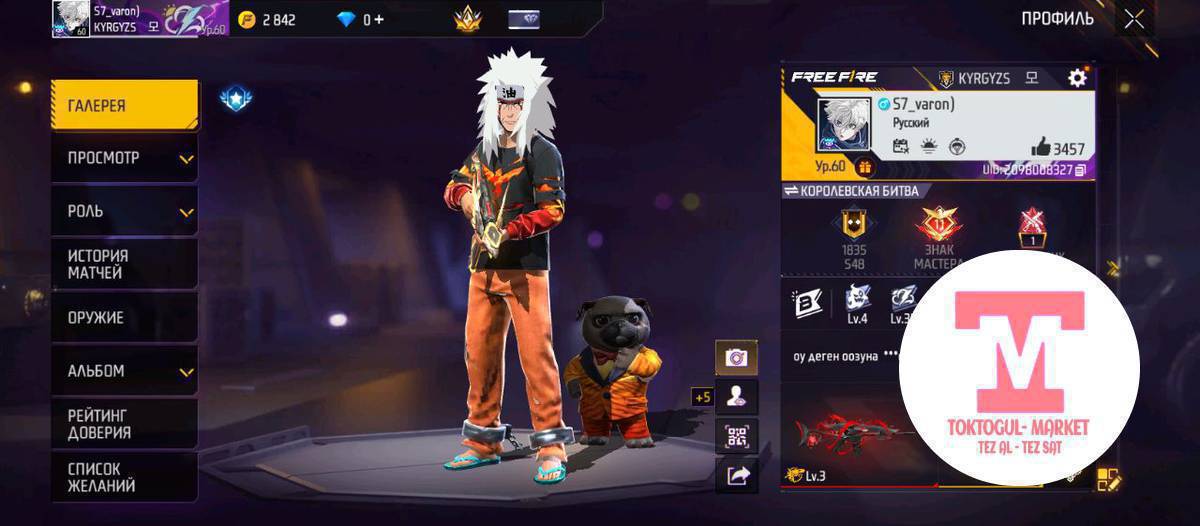Click the camera screenshot button
The height and width of the screenshot is (526, 1200).
coord(736,357)
